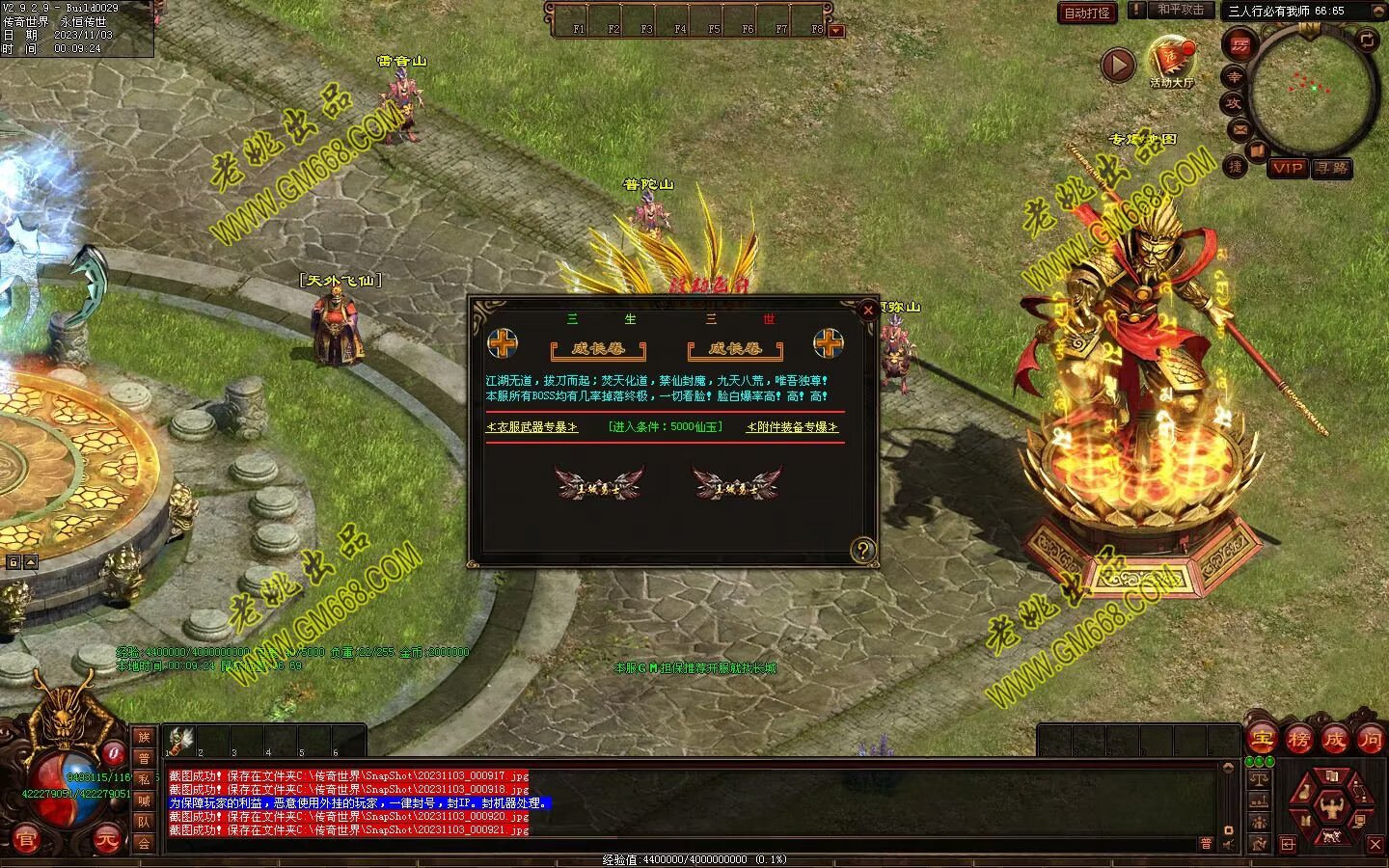The width and height of the screenshot is (1389, 868).
Task: Open the VIP panel
Action: 1287,168
